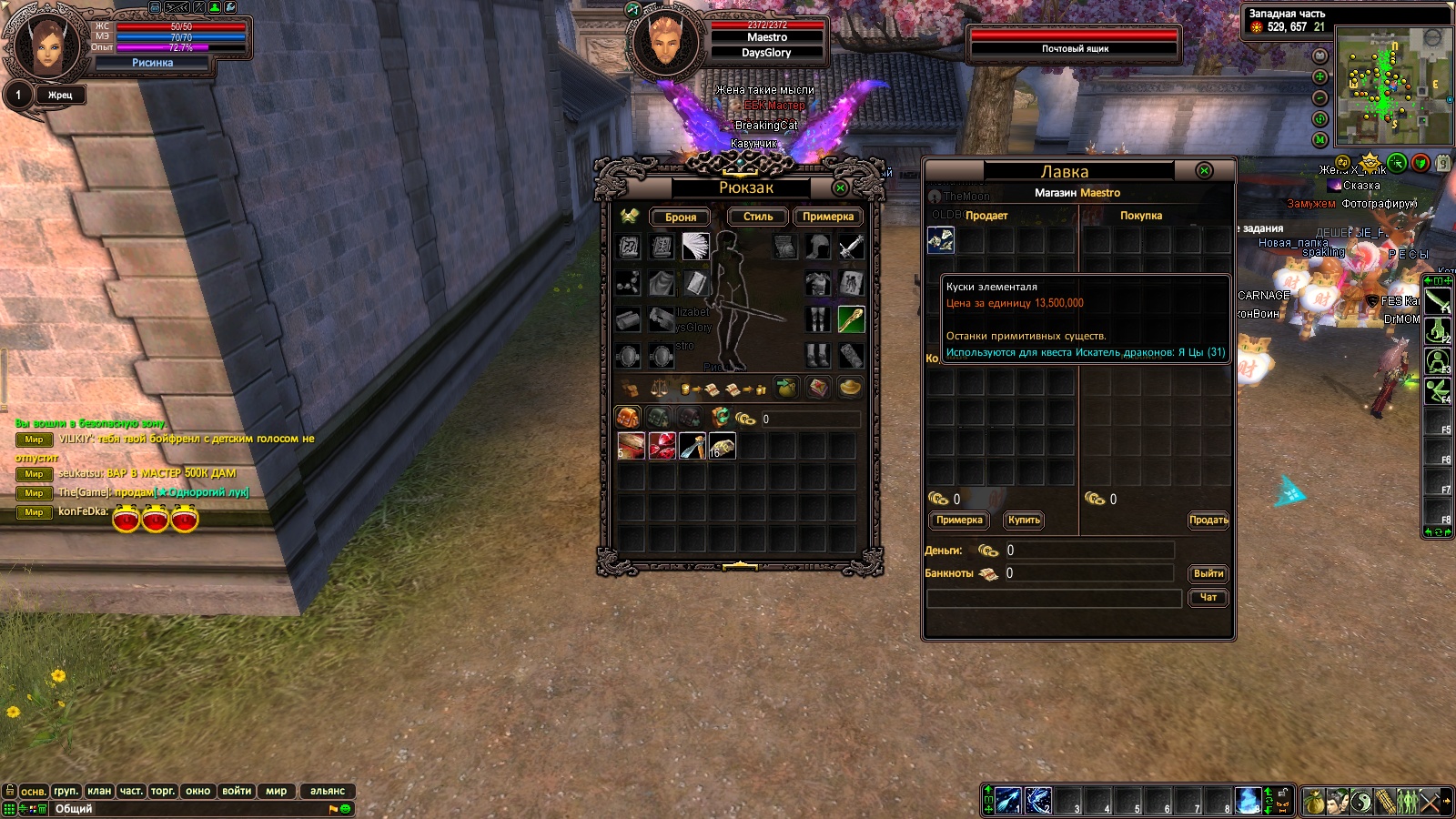
Task: Switch chat to the клан tab
Action: pyautogui.click(x=99, y=791)
